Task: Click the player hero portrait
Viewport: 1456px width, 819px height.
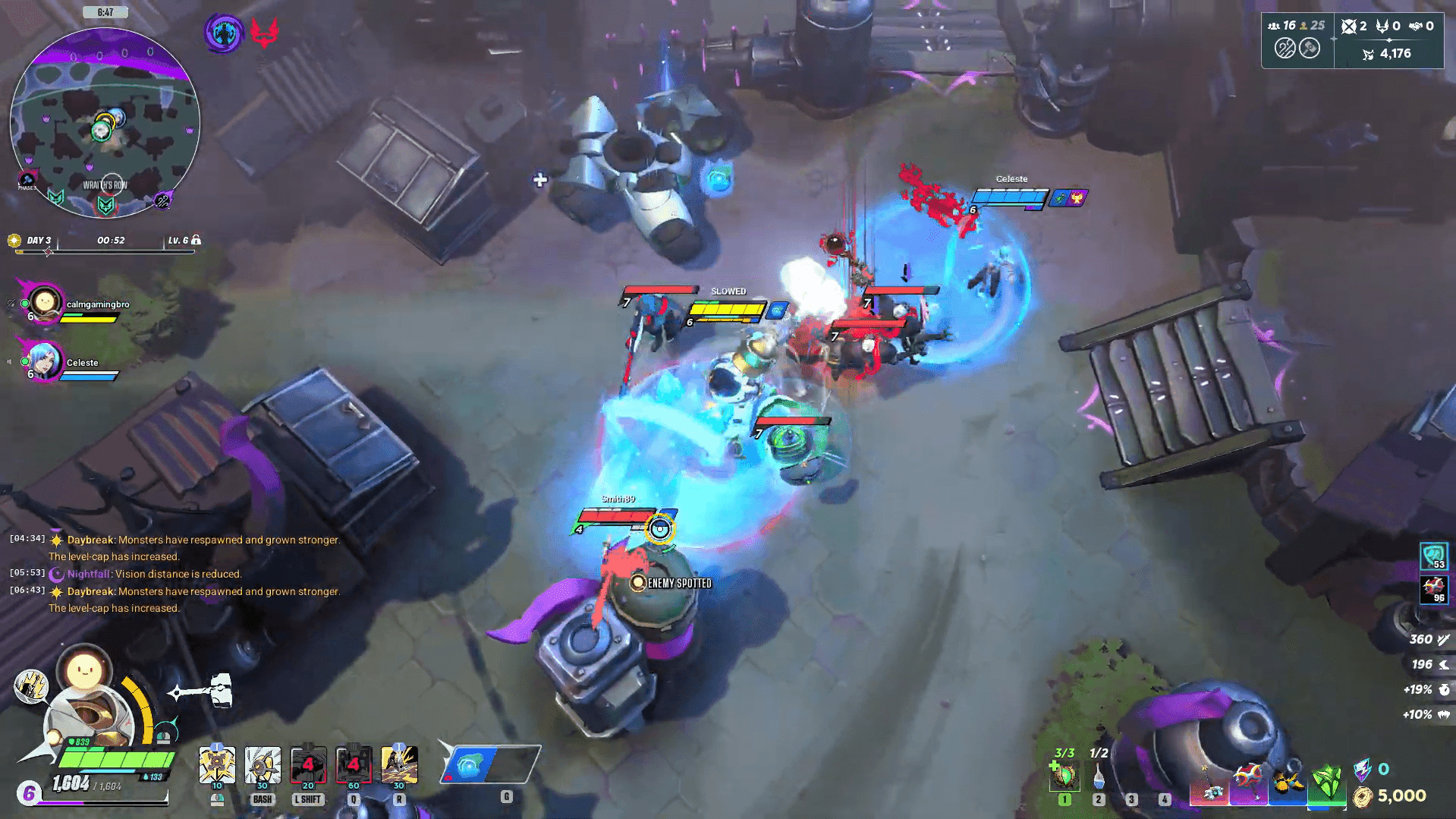Action: pos(91,717)
